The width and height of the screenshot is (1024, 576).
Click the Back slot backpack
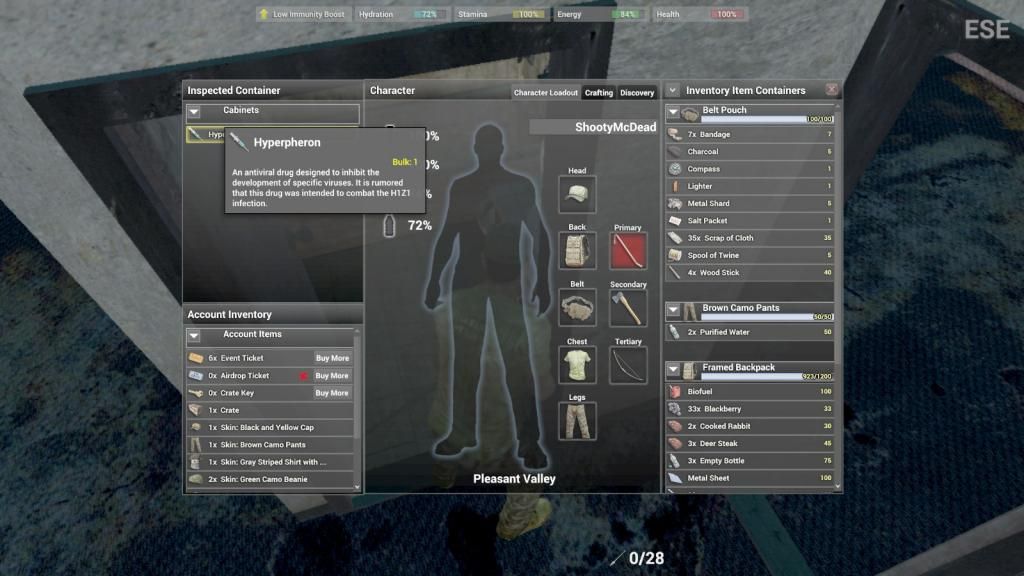coord(577,251)
